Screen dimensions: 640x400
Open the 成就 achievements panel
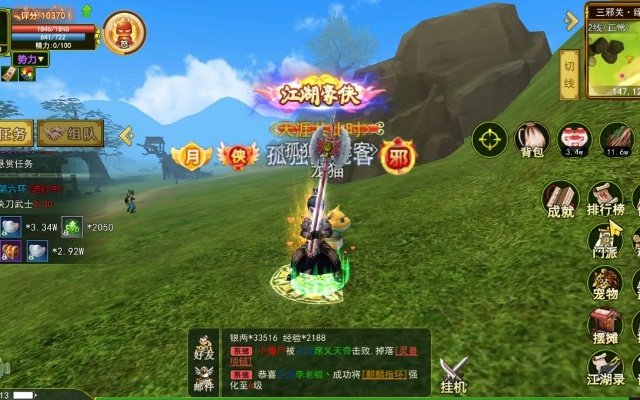pos(561,197)
